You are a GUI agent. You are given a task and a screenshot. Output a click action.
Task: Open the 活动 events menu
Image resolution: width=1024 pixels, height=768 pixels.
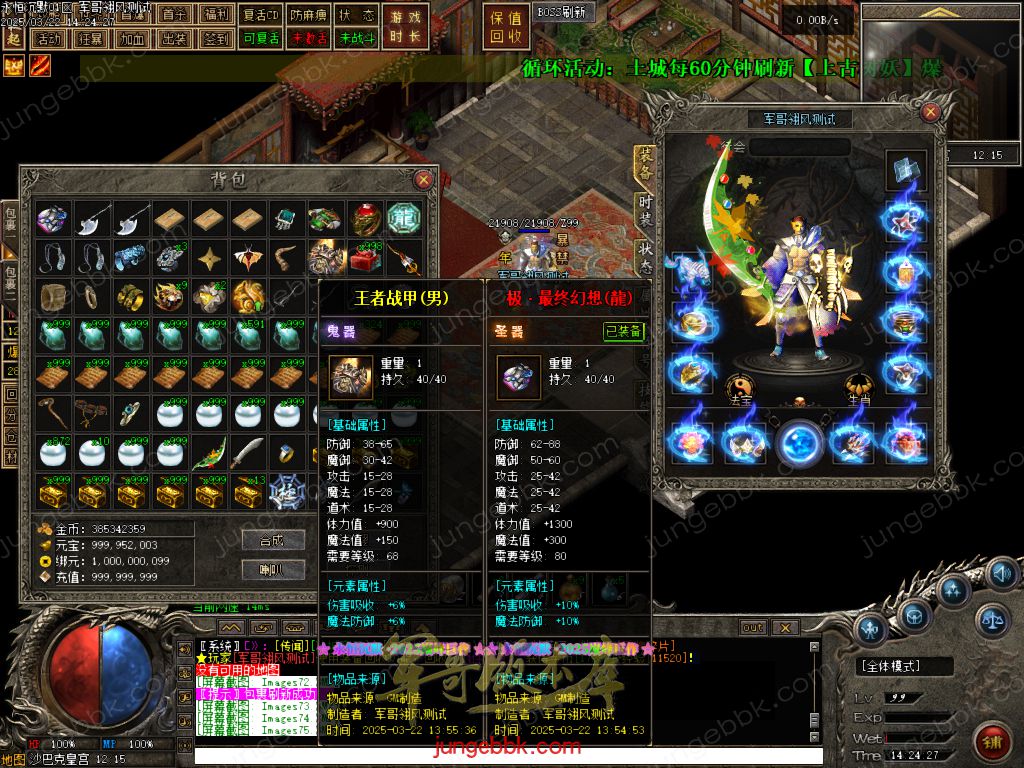47,39
